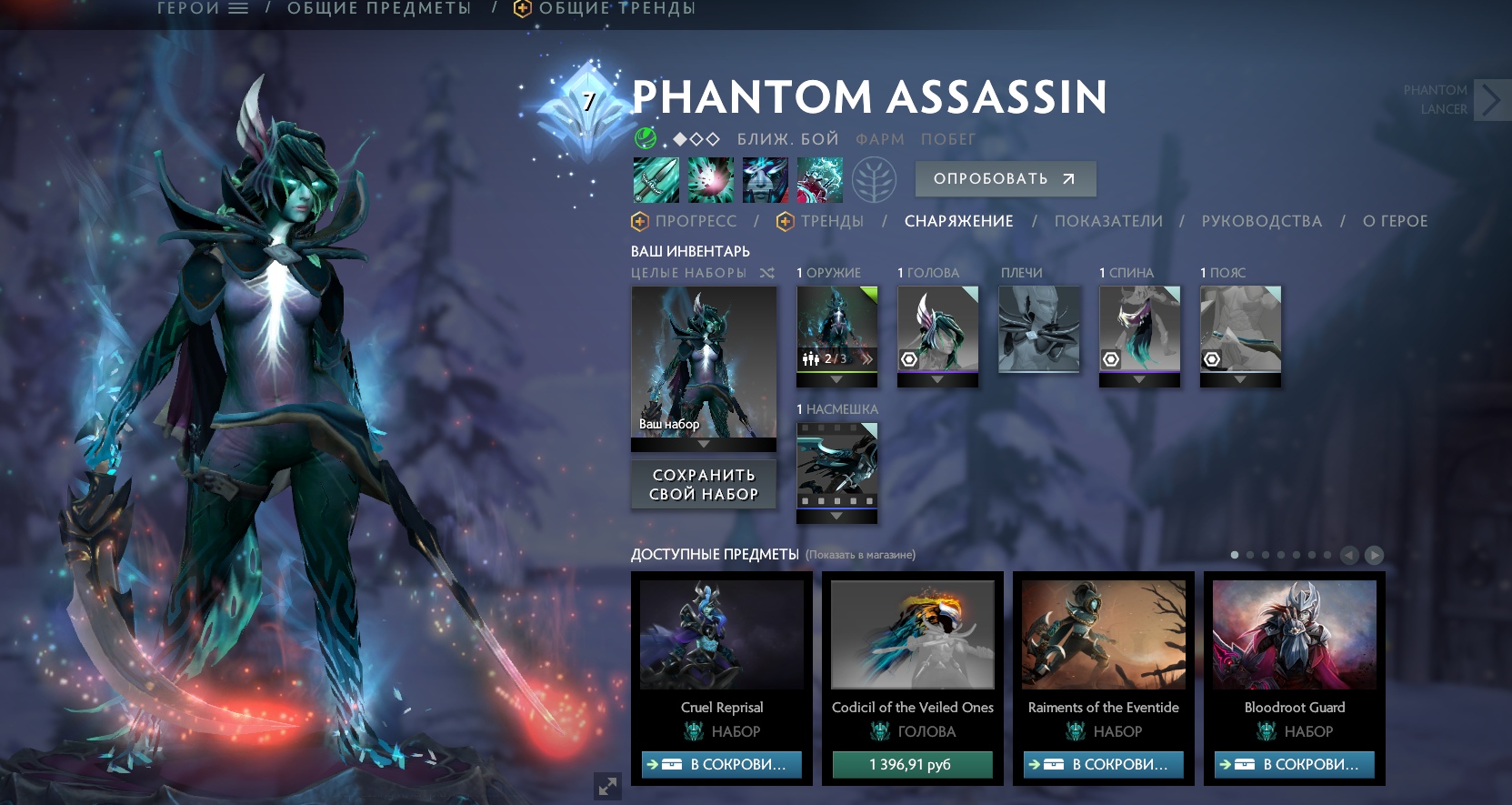
Task: Open the РУКОВОДСТВА guides tab
Action: tap(1261, 221)
